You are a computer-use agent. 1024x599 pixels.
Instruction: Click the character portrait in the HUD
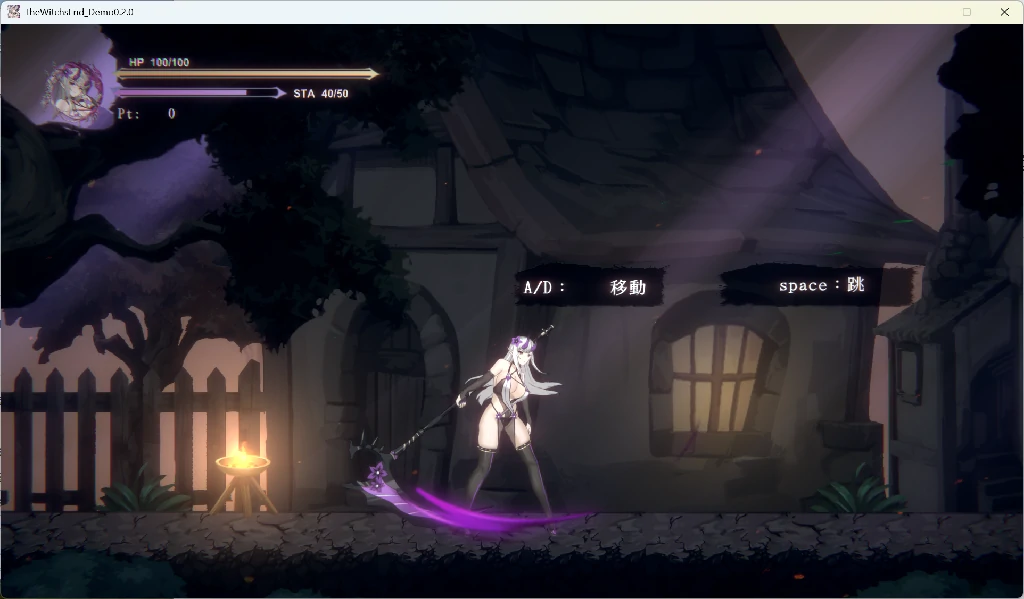76,92
